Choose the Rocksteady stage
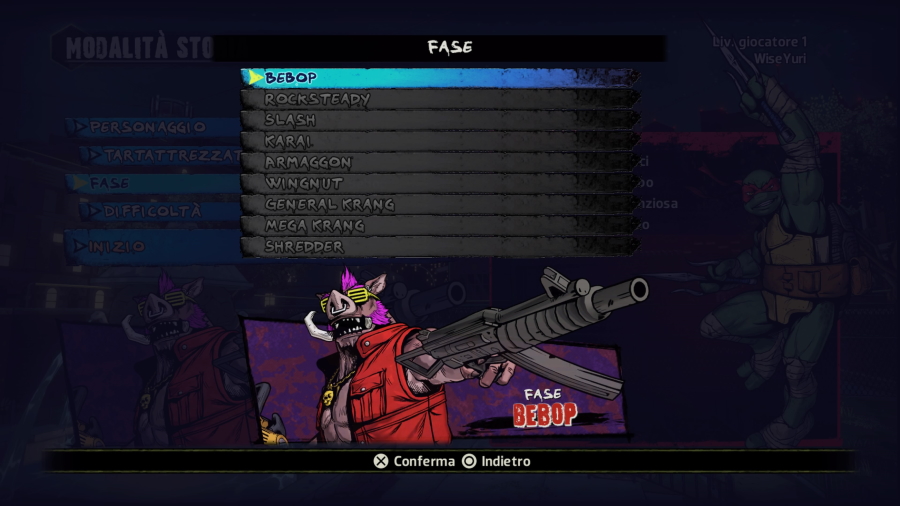The width and height of the screenshot is (900, 506). click(440, 99)
